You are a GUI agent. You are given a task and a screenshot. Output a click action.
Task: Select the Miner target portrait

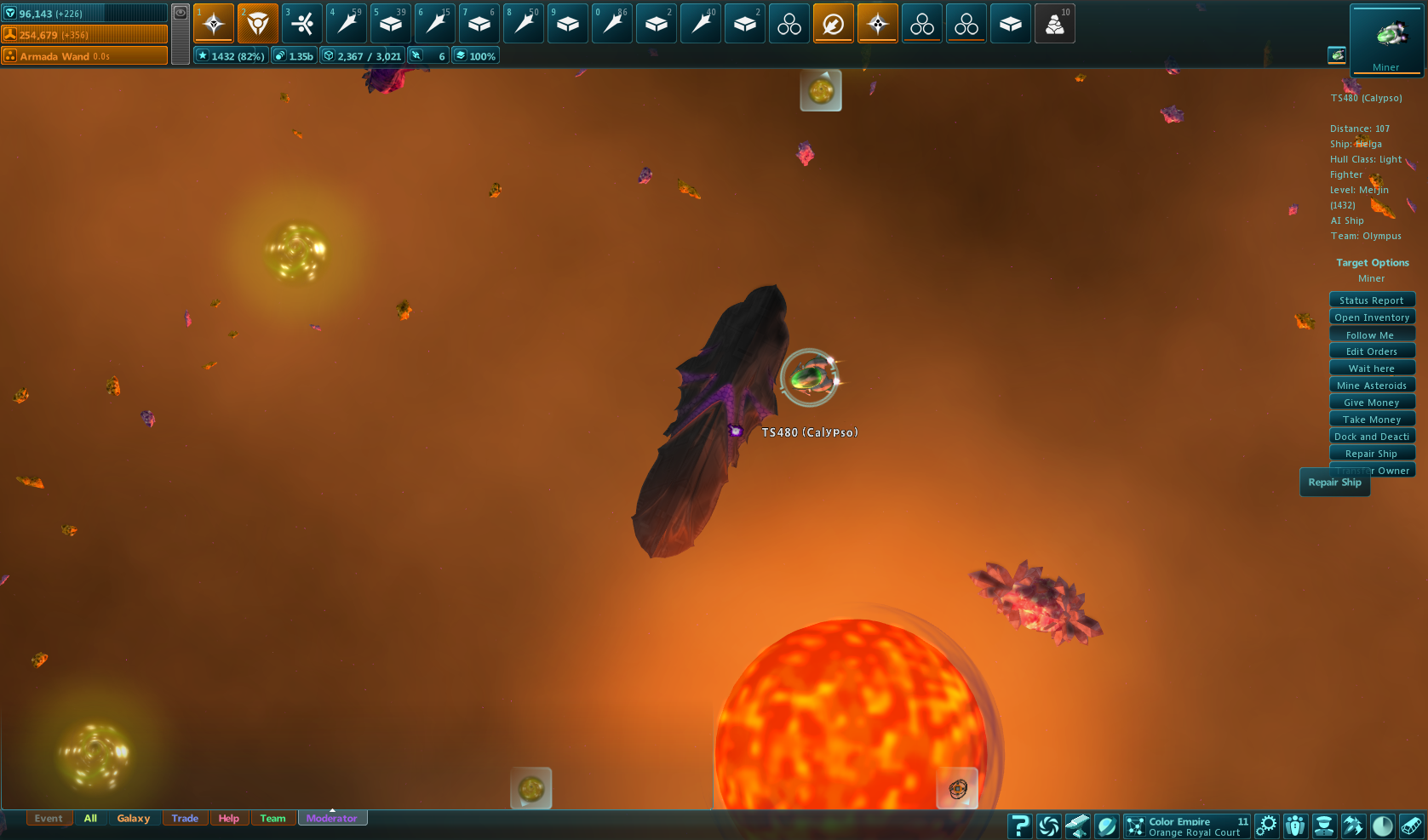[x=1386, y=39]
